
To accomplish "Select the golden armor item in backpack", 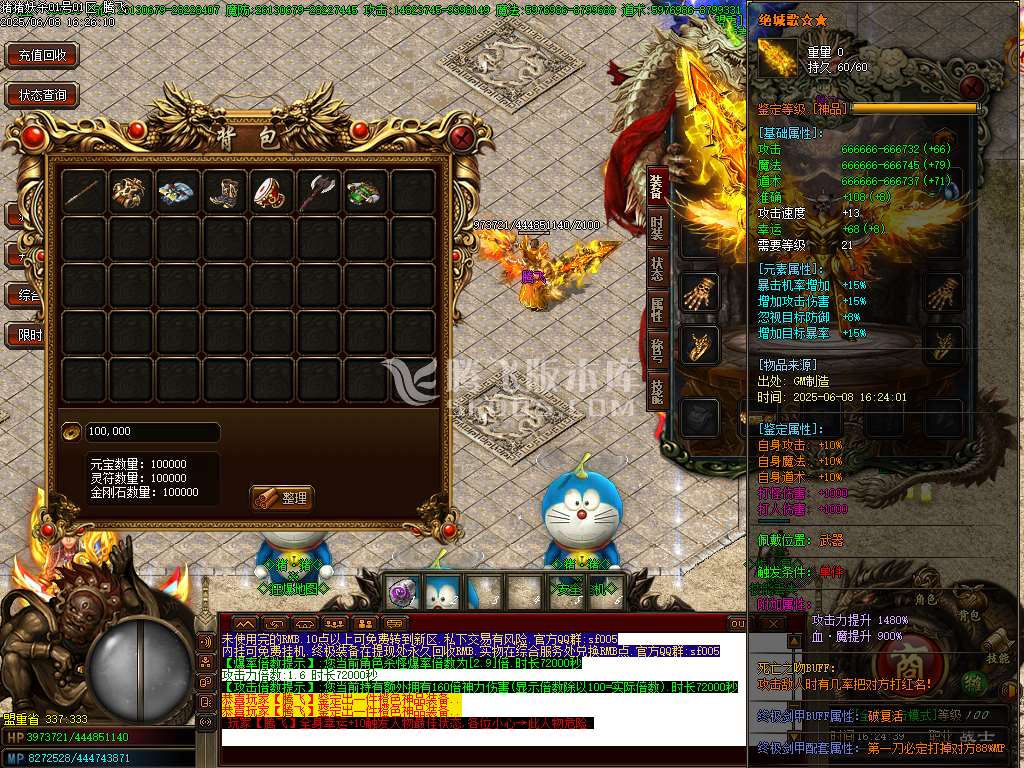I will click(x=131, y=192).
